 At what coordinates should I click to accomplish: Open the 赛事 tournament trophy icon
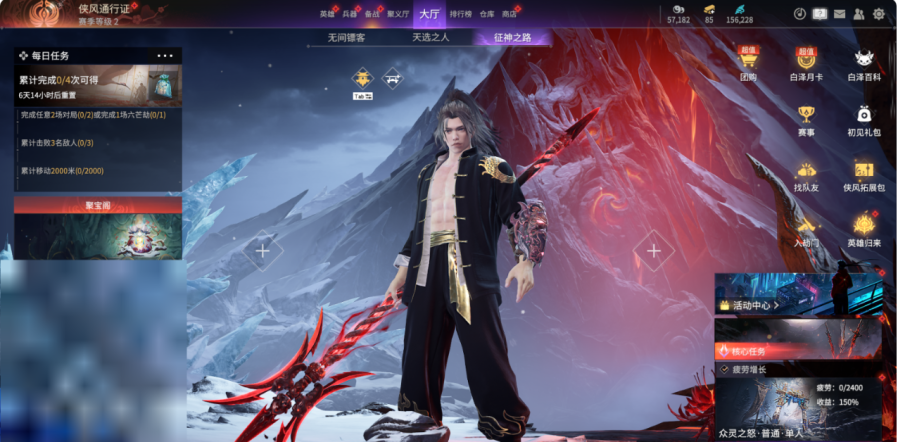[x=806, y=118]
